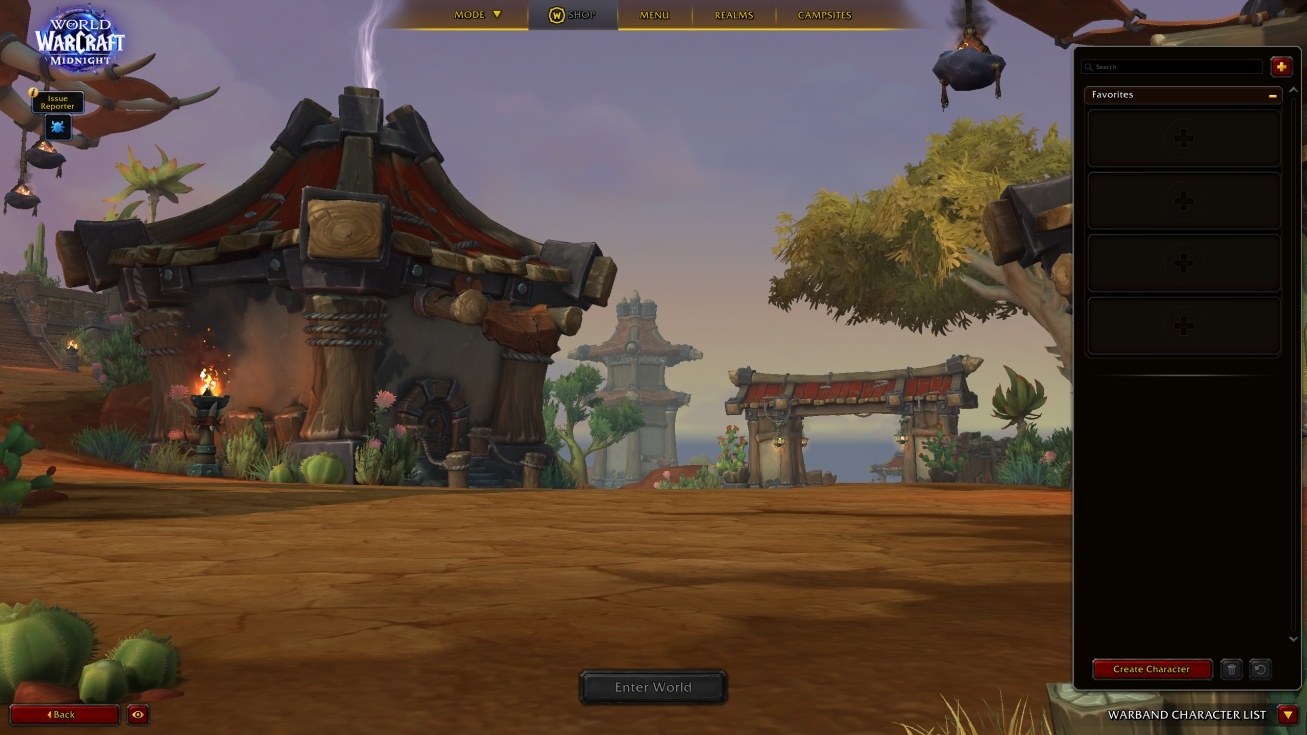The image size is (1307, 735).
Task: Collapse the Warband Character List panel
Action: coord(1287,715)
